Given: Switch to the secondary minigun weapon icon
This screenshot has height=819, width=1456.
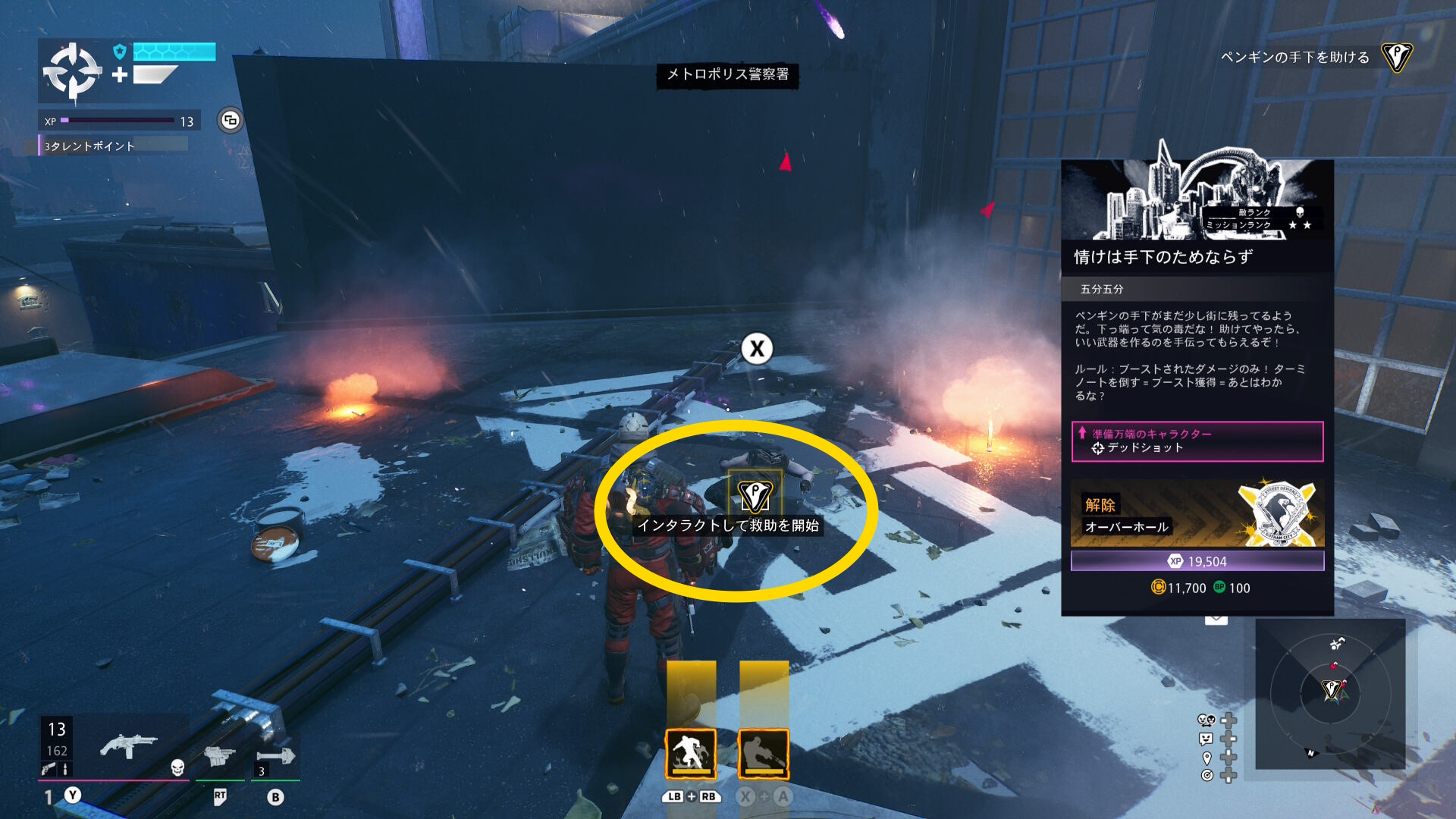Looking at the screenshot, I should tap(220, 755).
